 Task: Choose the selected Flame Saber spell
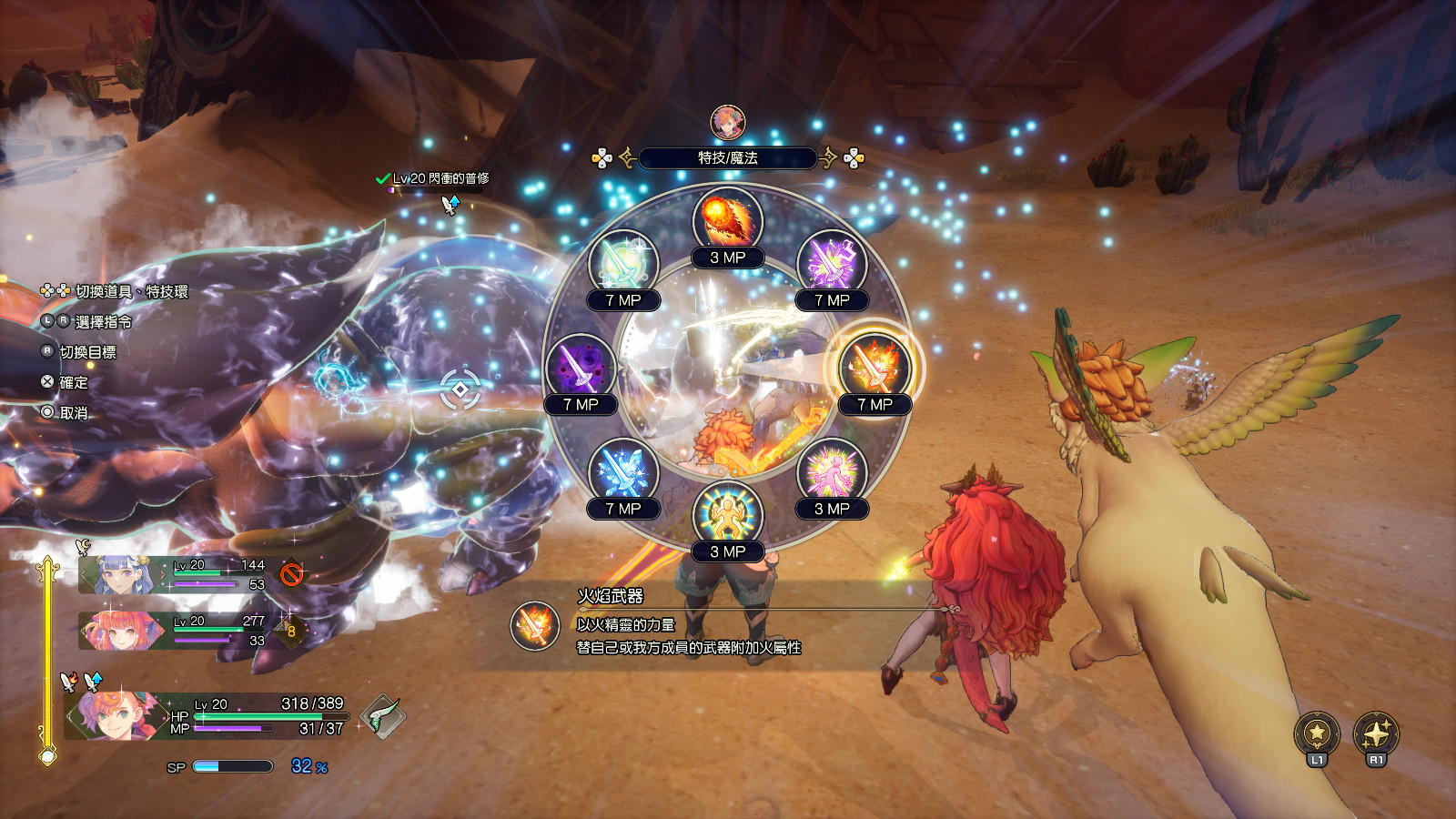point(875,368)
